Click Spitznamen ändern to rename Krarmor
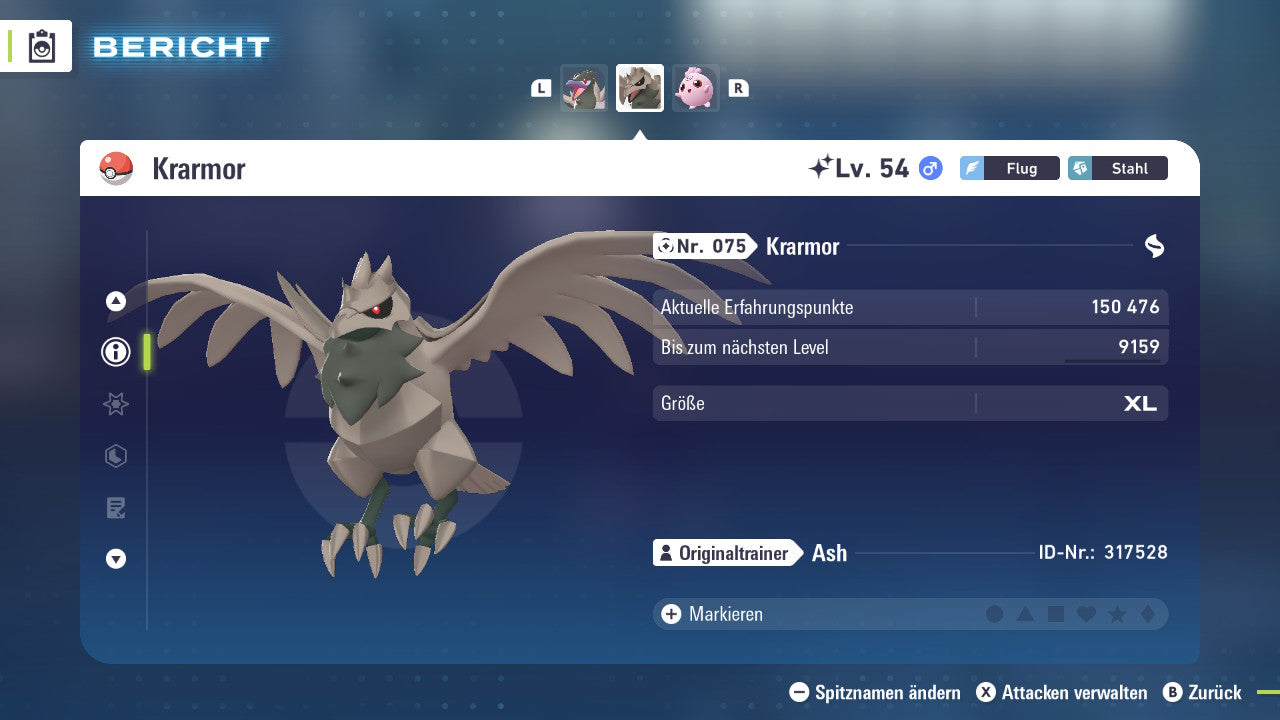1280x720 pixels. coord(878,692)
